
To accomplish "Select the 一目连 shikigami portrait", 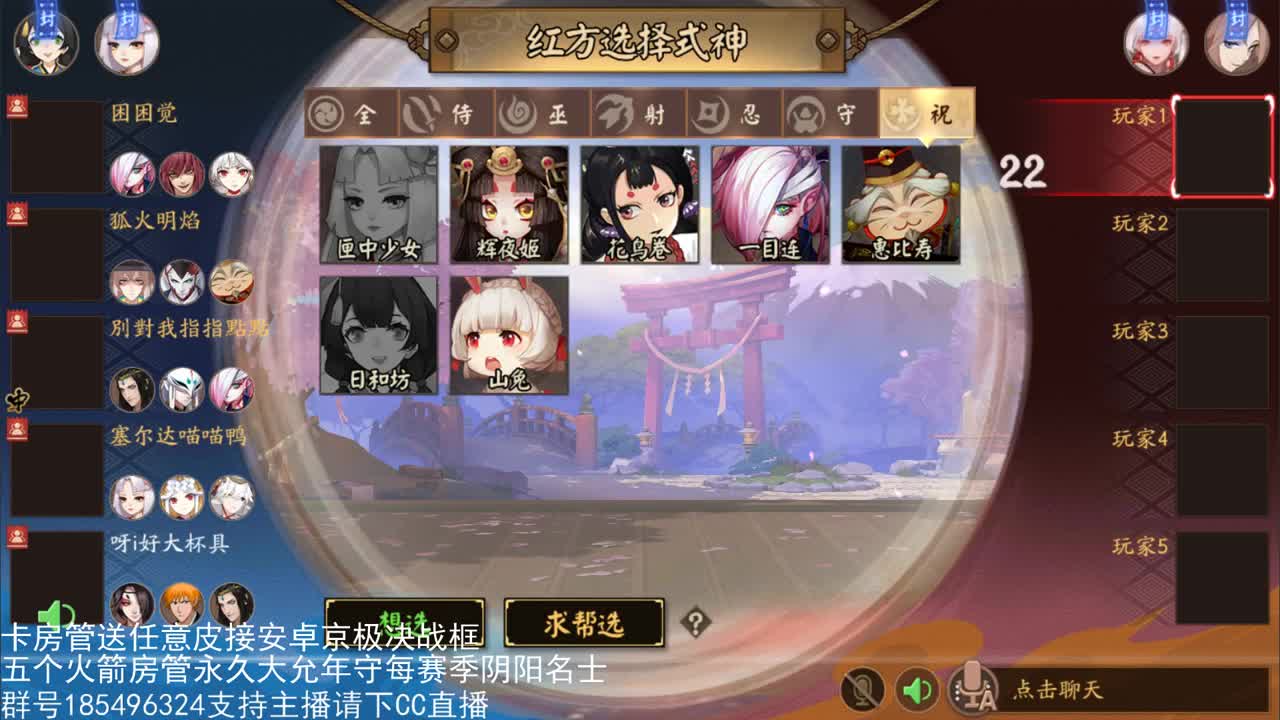I will click(770, 205).
